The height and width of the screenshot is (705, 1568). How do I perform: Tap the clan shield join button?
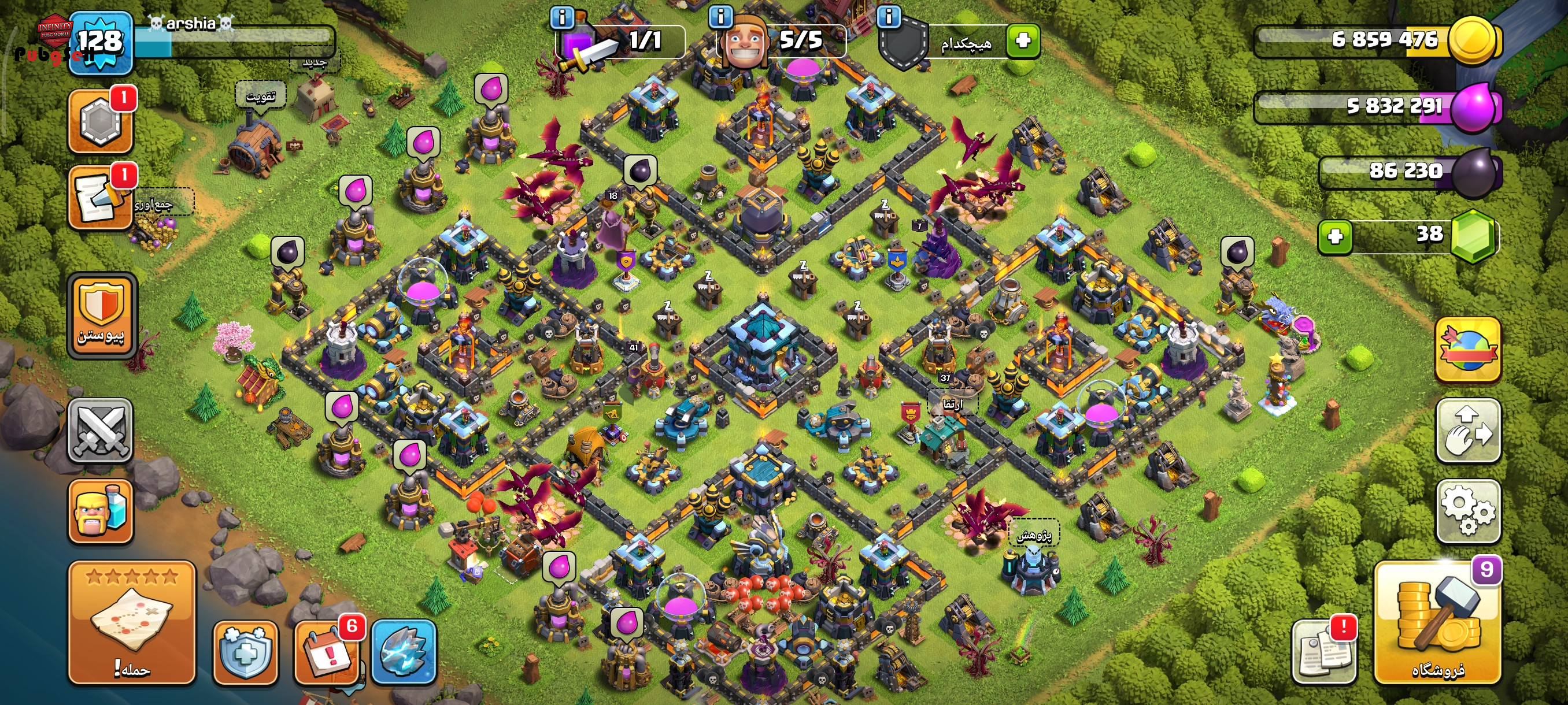tap(102, 314)
